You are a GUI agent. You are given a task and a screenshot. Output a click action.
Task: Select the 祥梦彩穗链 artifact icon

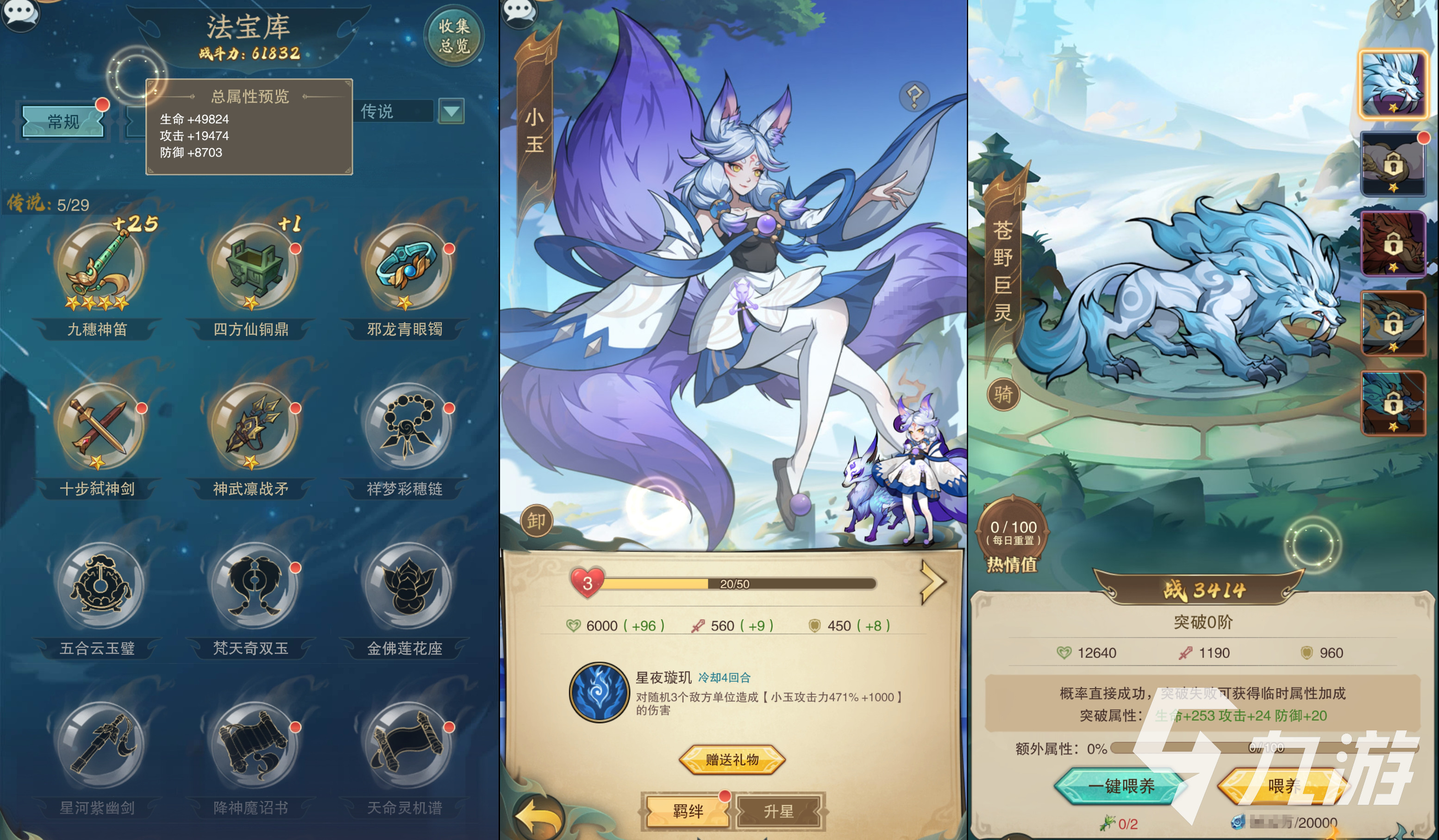pyautogui.click(x=406, y=428)
